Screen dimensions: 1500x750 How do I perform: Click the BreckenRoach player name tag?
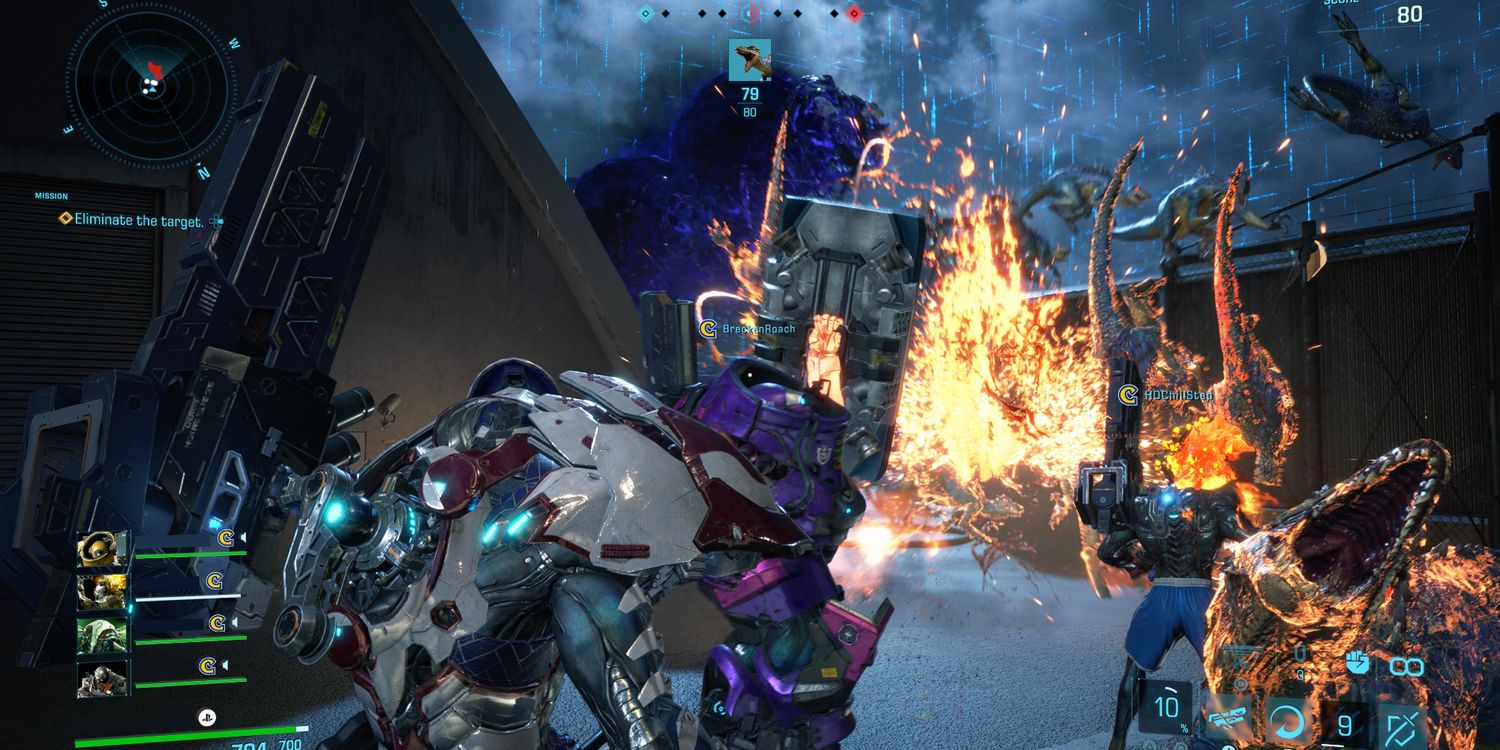pos(758,328)
